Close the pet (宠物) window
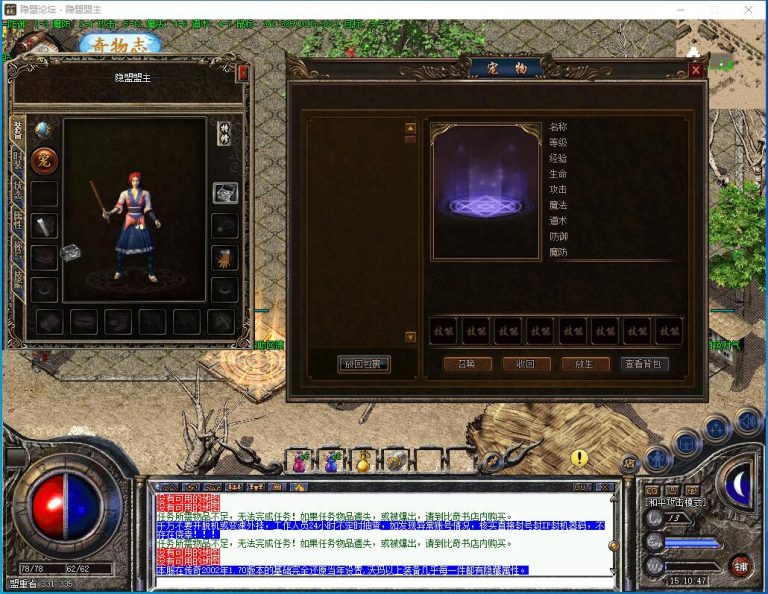This screenshot has width=768, height=594. click(696, 70)
